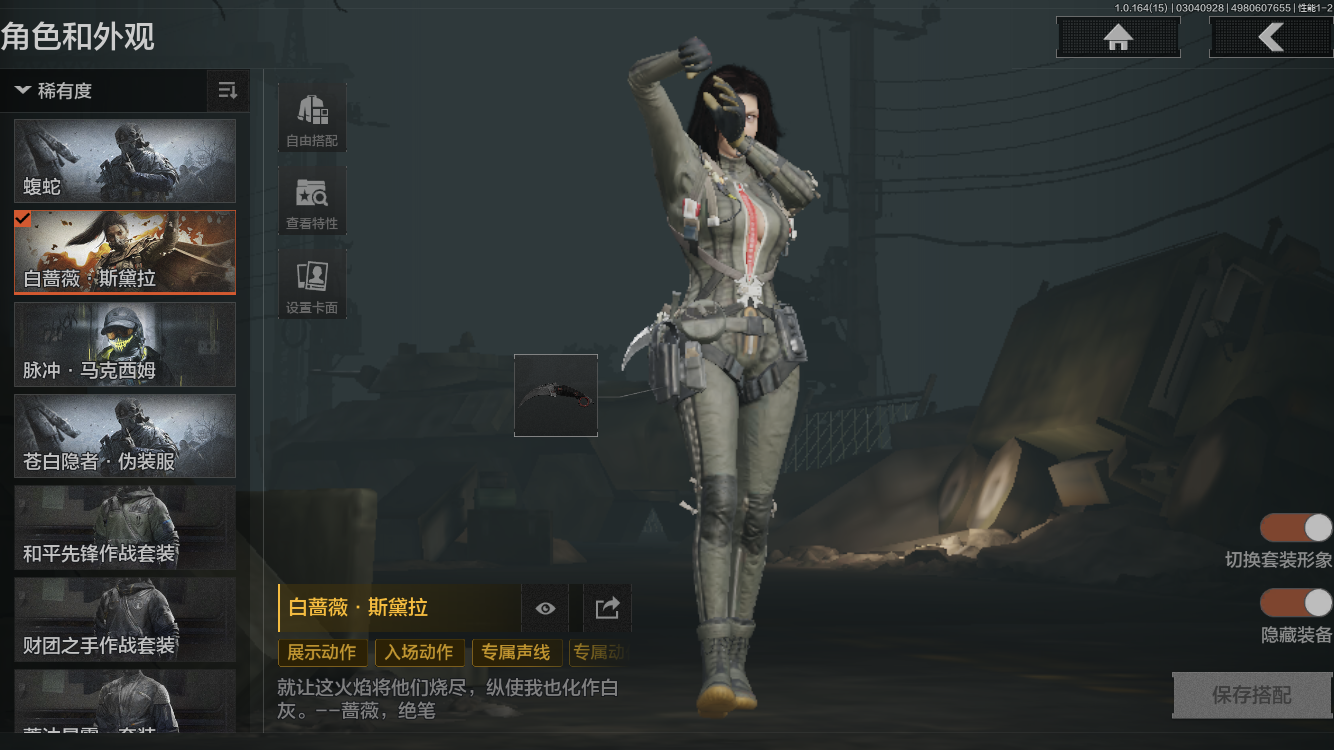The height and width of the screenshot is (750, 1334).
Task: Switch to the 展示动作 tab
Action: [321, 652]
